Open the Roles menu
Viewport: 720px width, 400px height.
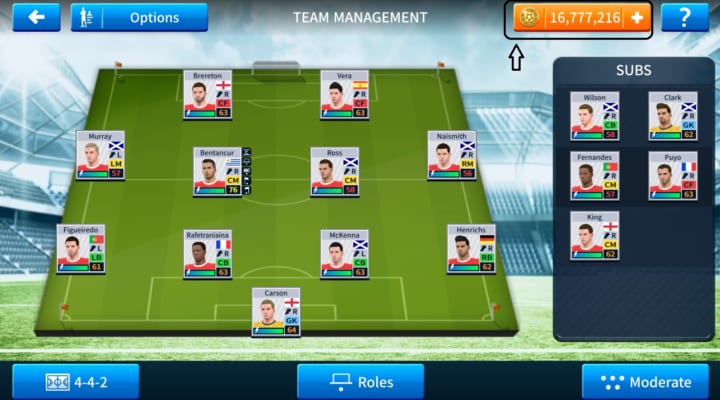(360, 382)
